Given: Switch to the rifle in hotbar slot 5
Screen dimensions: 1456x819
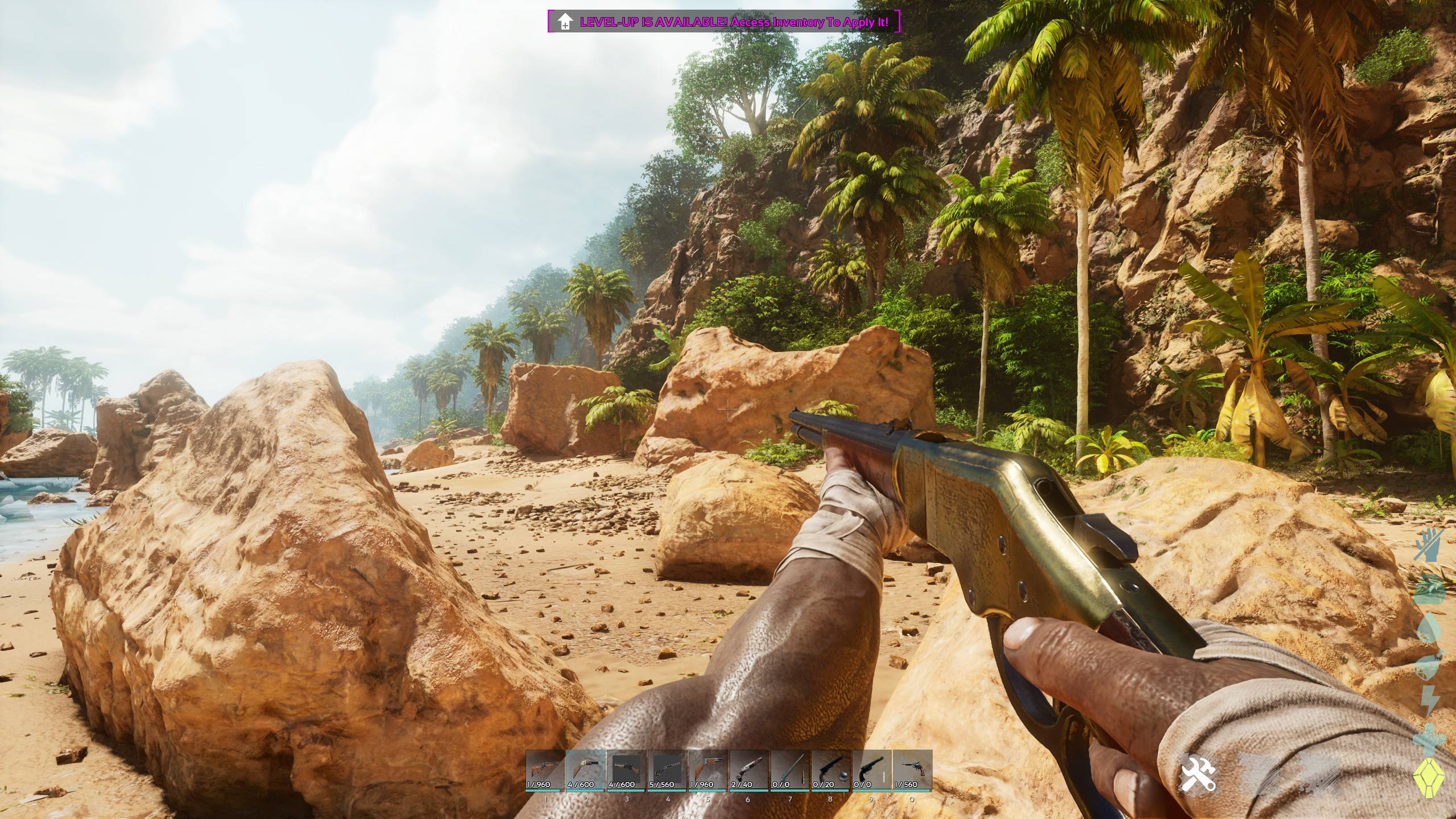Looking at the screenshot, I should [708, 770].
